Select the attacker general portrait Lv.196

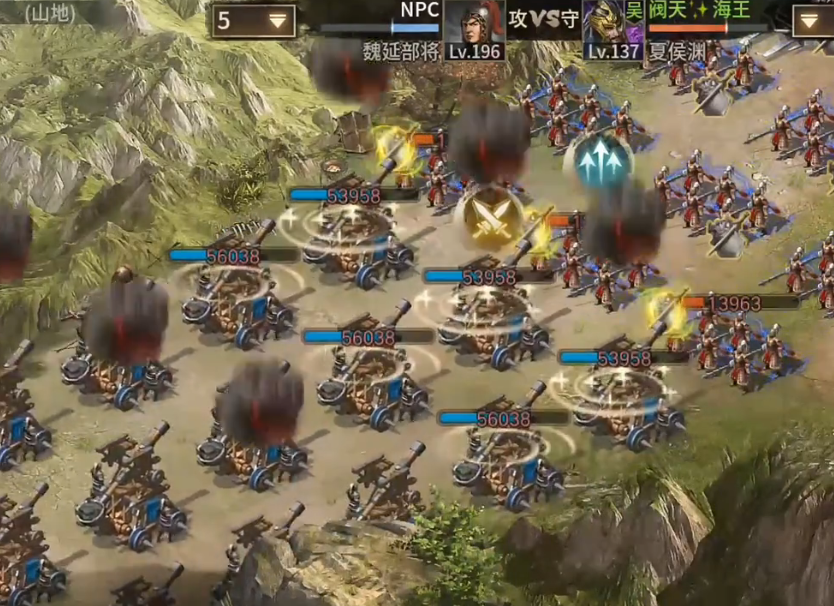pyautogui.click(x=474, y=29)
